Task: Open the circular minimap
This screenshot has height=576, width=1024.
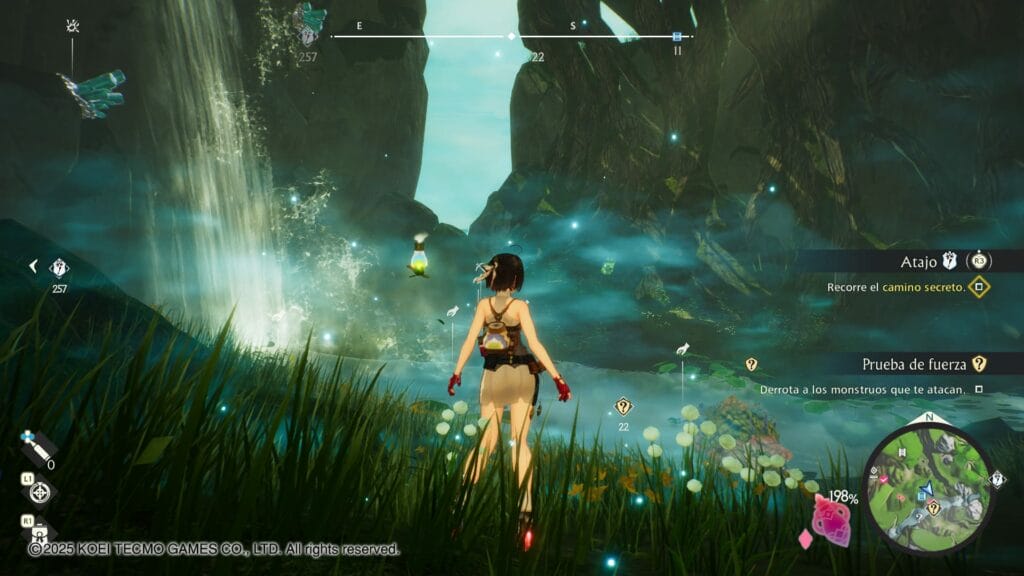Action: 929,488
